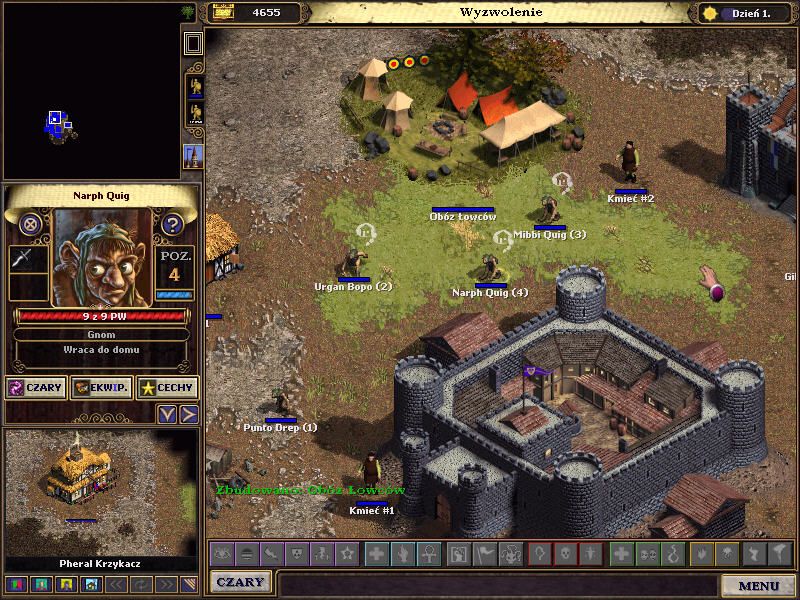Select the Pheral Krzykacz building view

(x=100, y=490)
